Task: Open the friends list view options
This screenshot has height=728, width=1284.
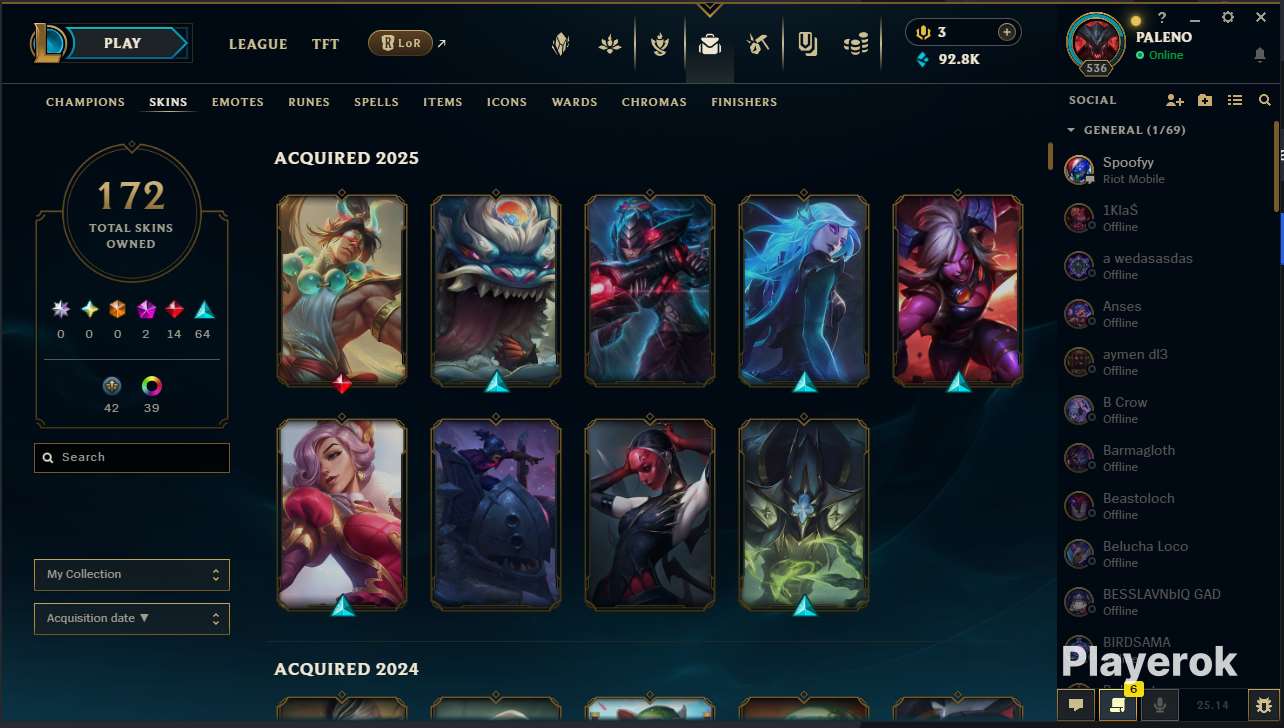Action: coord(1235,100)
